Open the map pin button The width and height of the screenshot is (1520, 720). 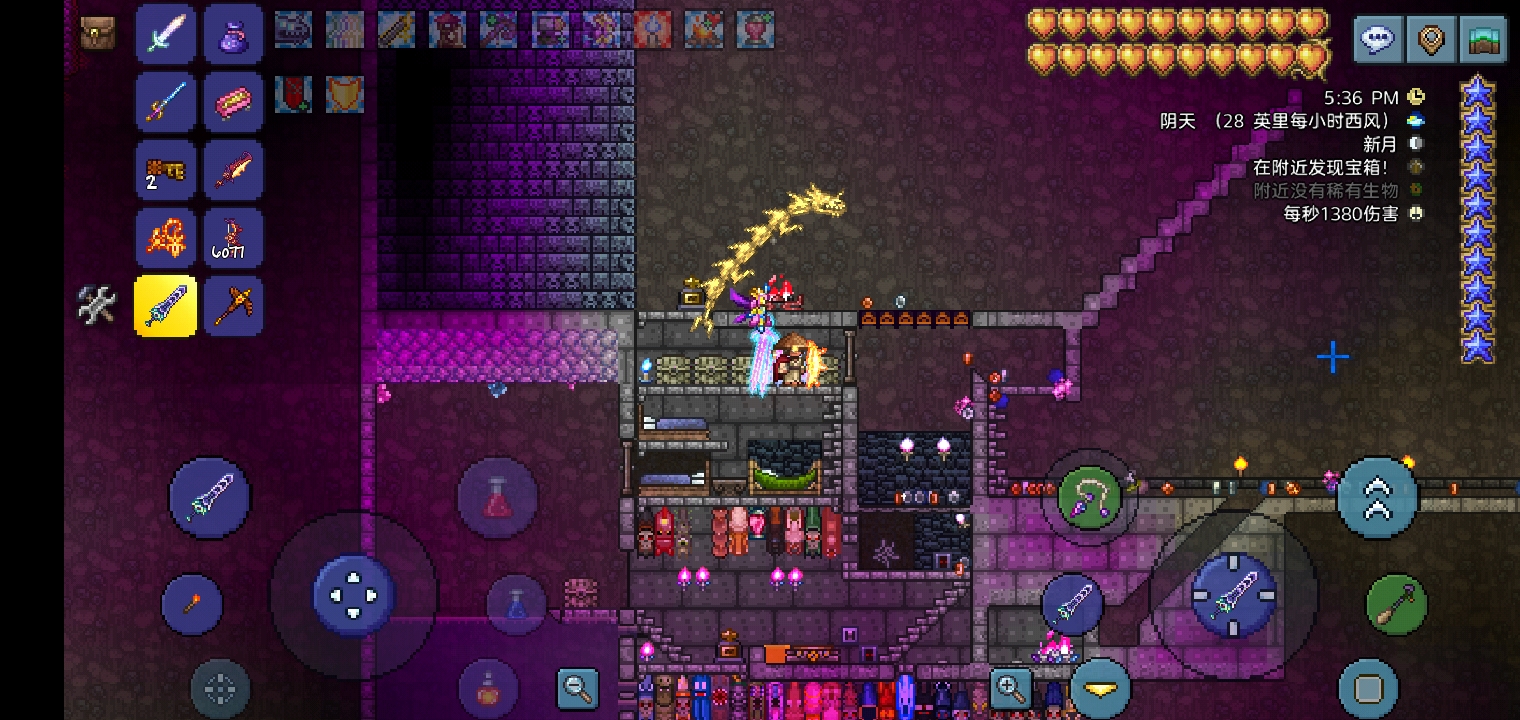1430,40
